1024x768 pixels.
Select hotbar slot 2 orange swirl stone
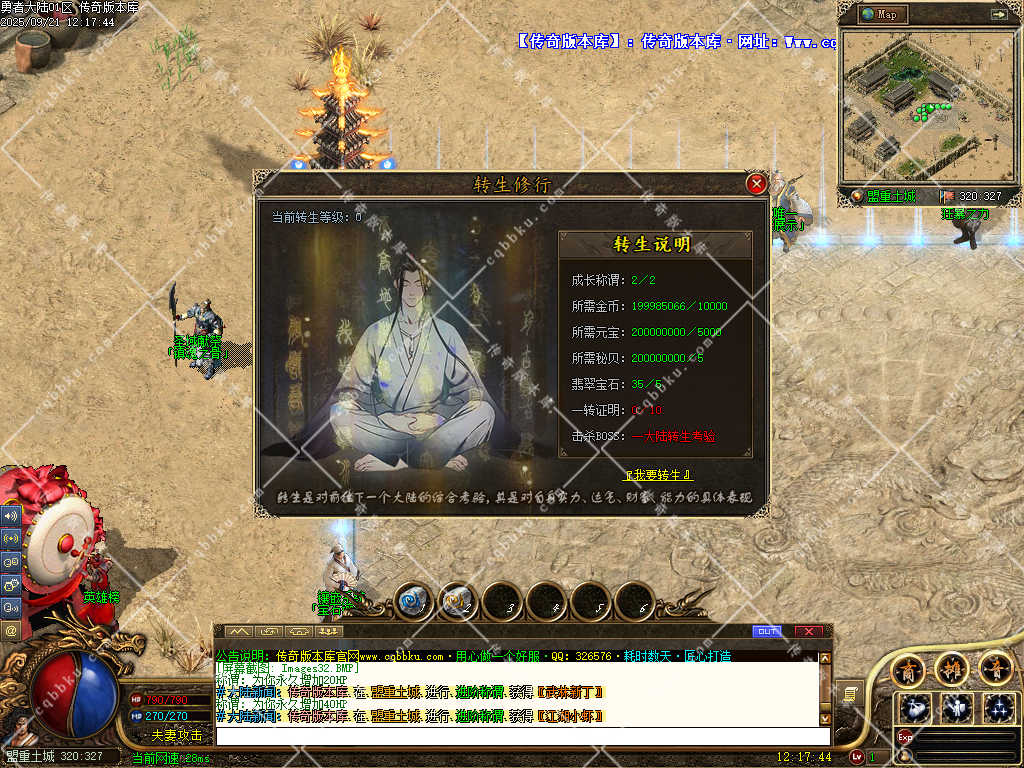click(457, 602)
